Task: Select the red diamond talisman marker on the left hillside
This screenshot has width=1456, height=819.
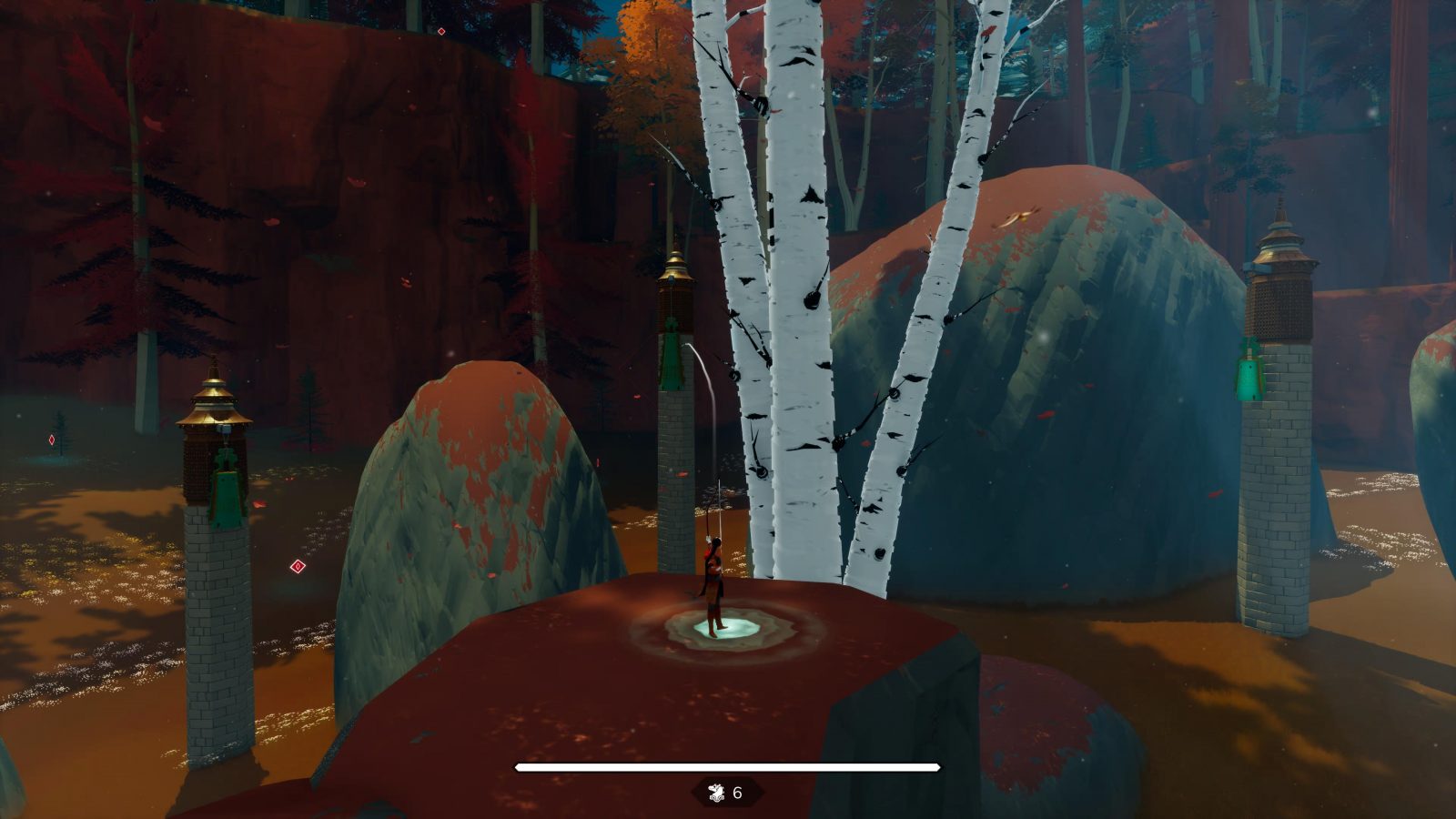Action: tap(52, 440)
